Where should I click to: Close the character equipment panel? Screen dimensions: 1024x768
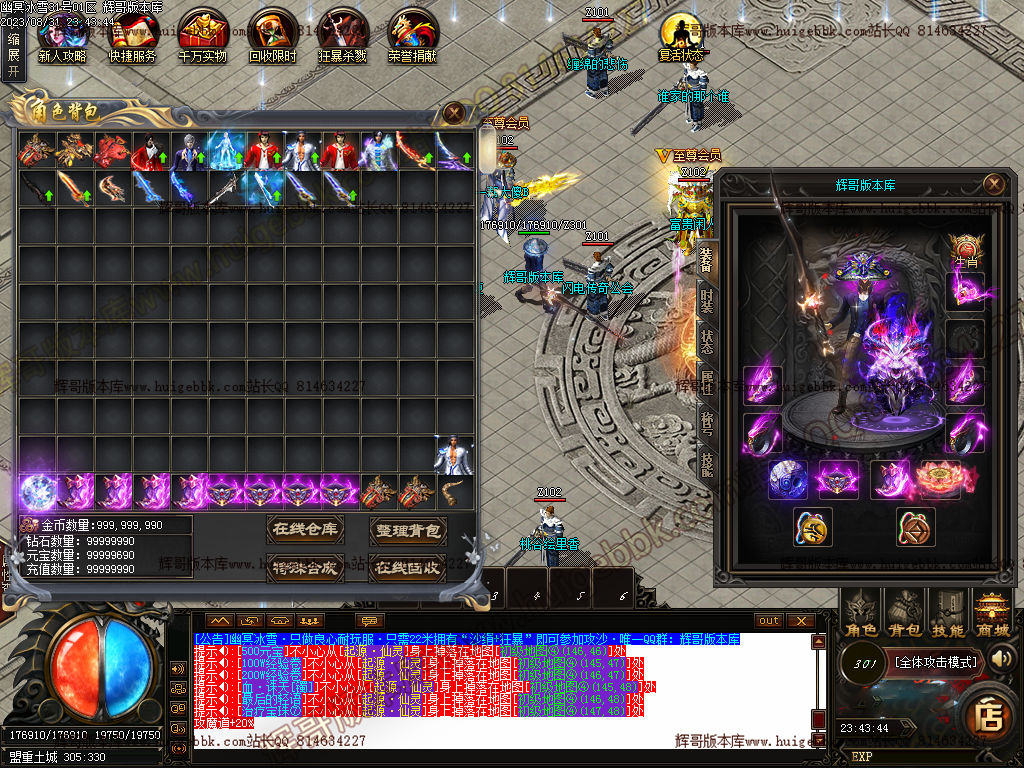click(x=993, y=184)
